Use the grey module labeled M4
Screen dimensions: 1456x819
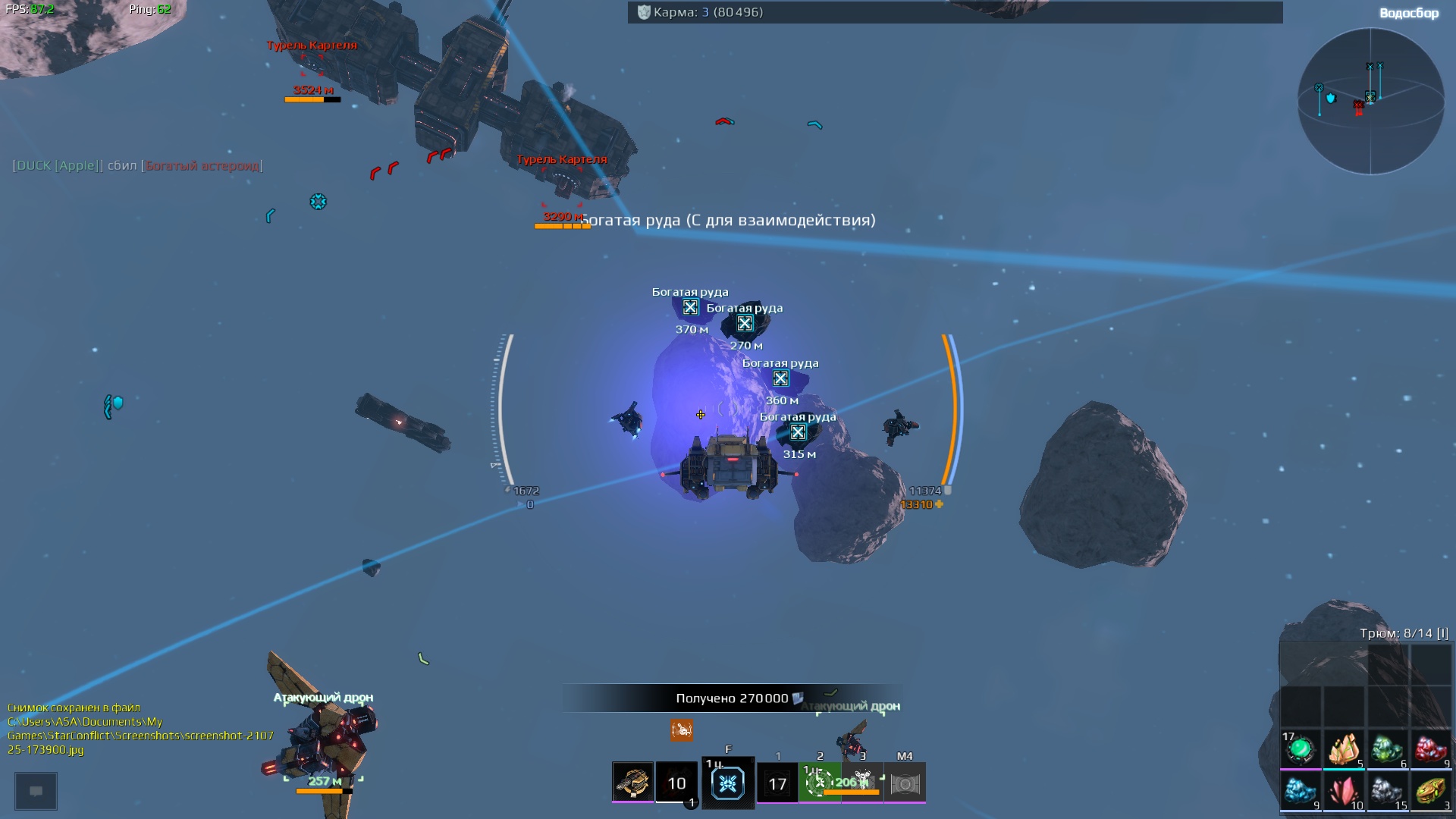pyautogui.click(x=905, y=783)
